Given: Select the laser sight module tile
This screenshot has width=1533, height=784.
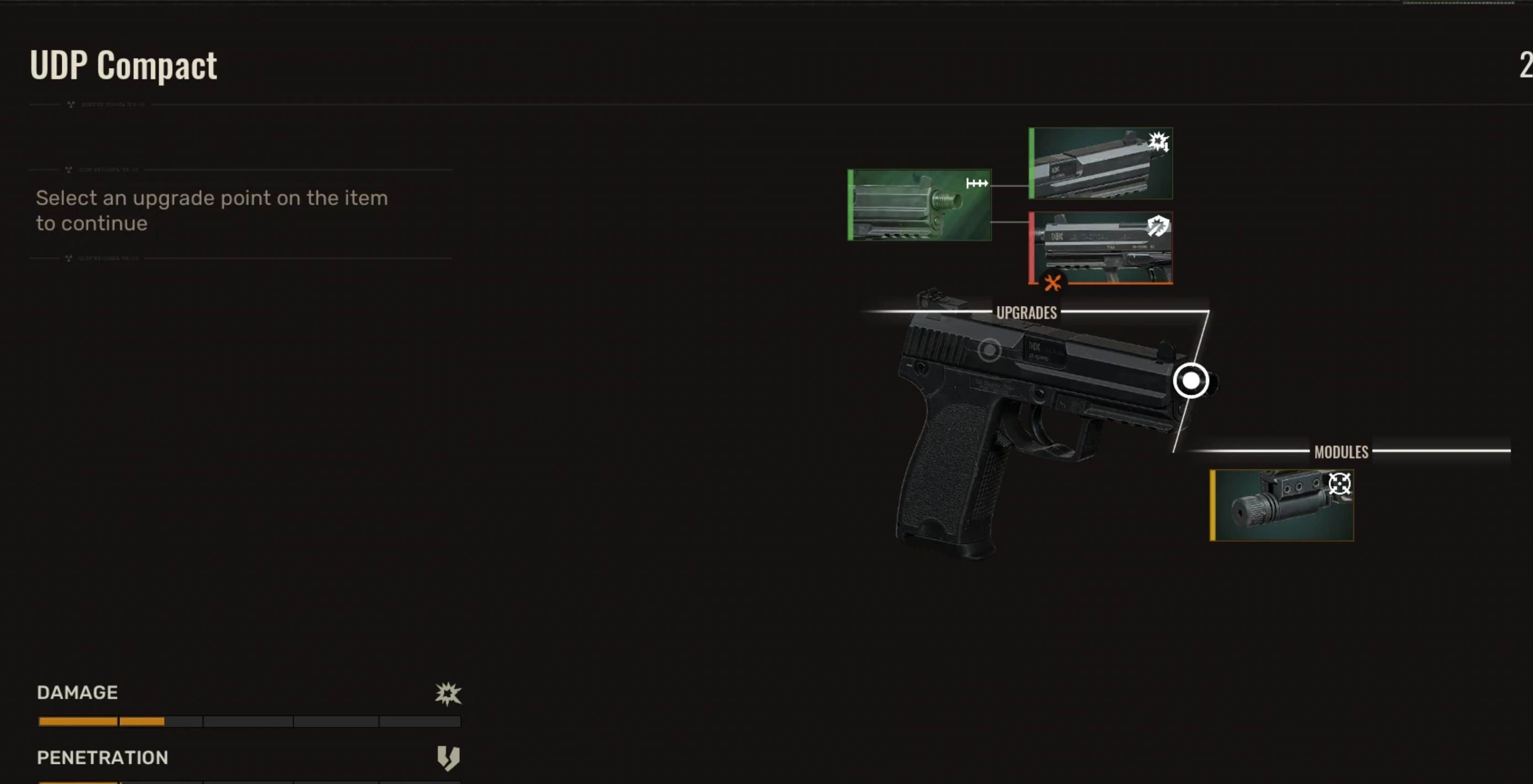Looking at the screenshot, I should 1282,505.
